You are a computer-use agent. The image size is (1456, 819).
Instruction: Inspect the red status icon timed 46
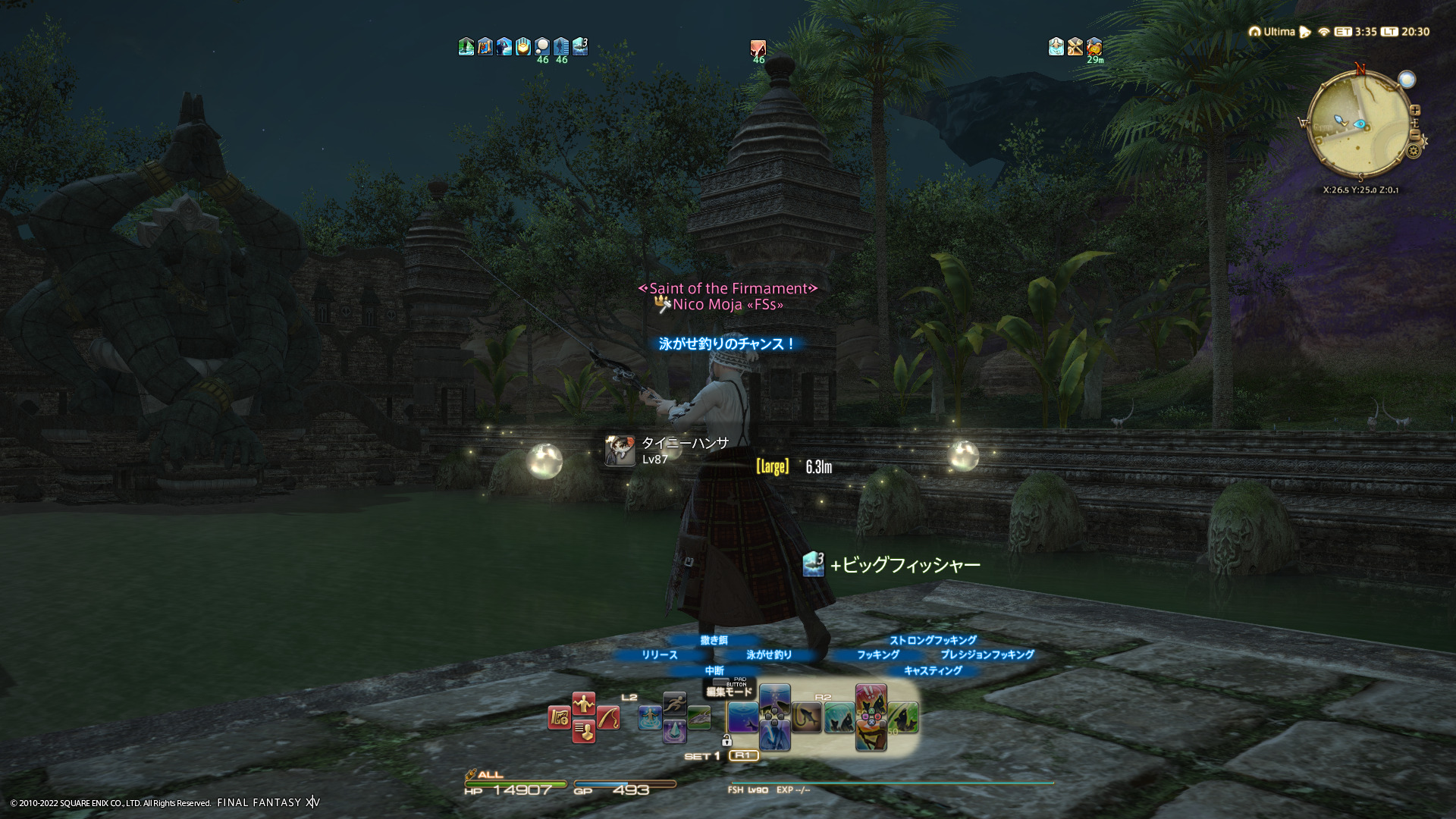758,49
